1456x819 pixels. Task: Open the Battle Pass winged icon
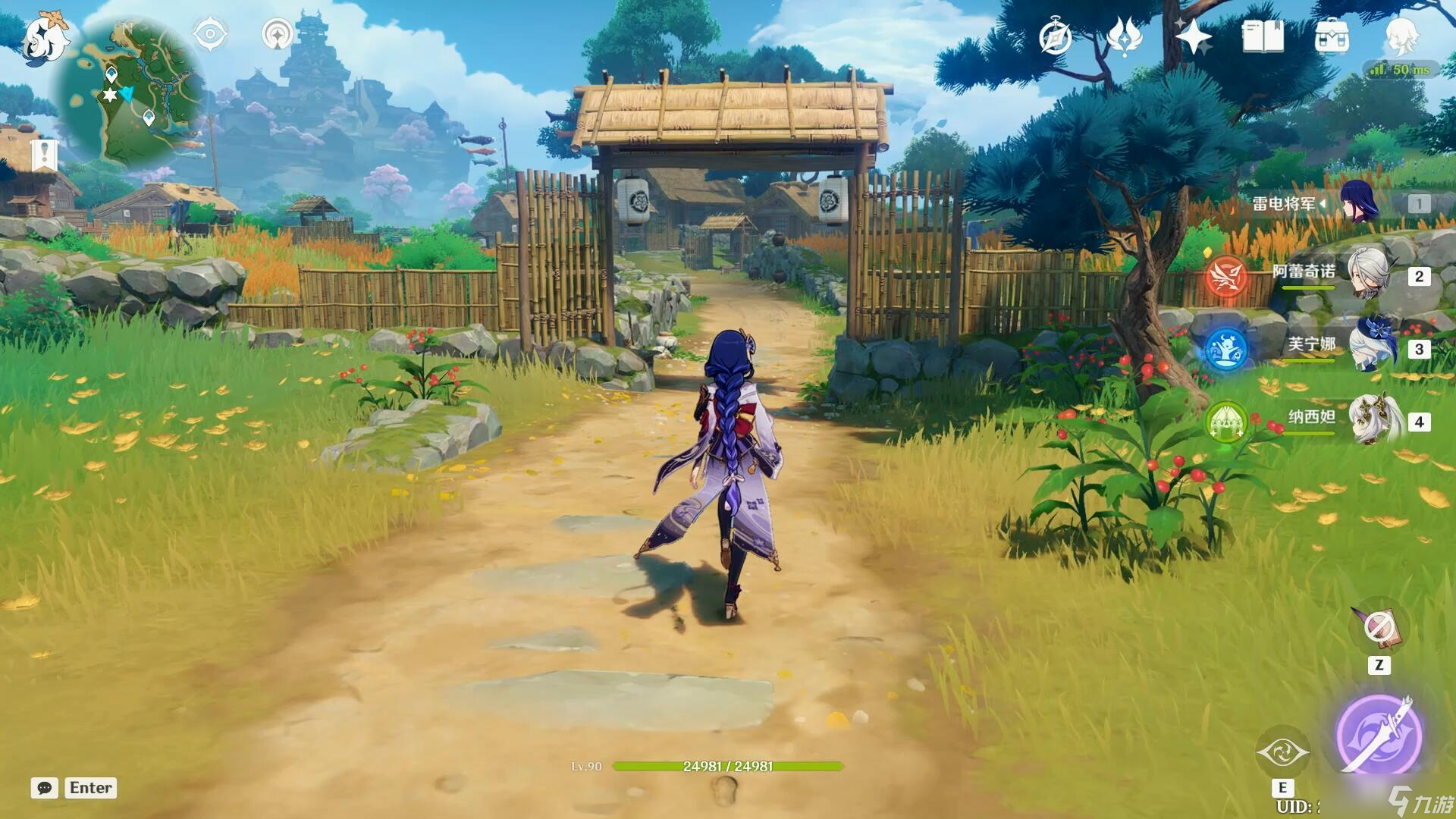1124,36
